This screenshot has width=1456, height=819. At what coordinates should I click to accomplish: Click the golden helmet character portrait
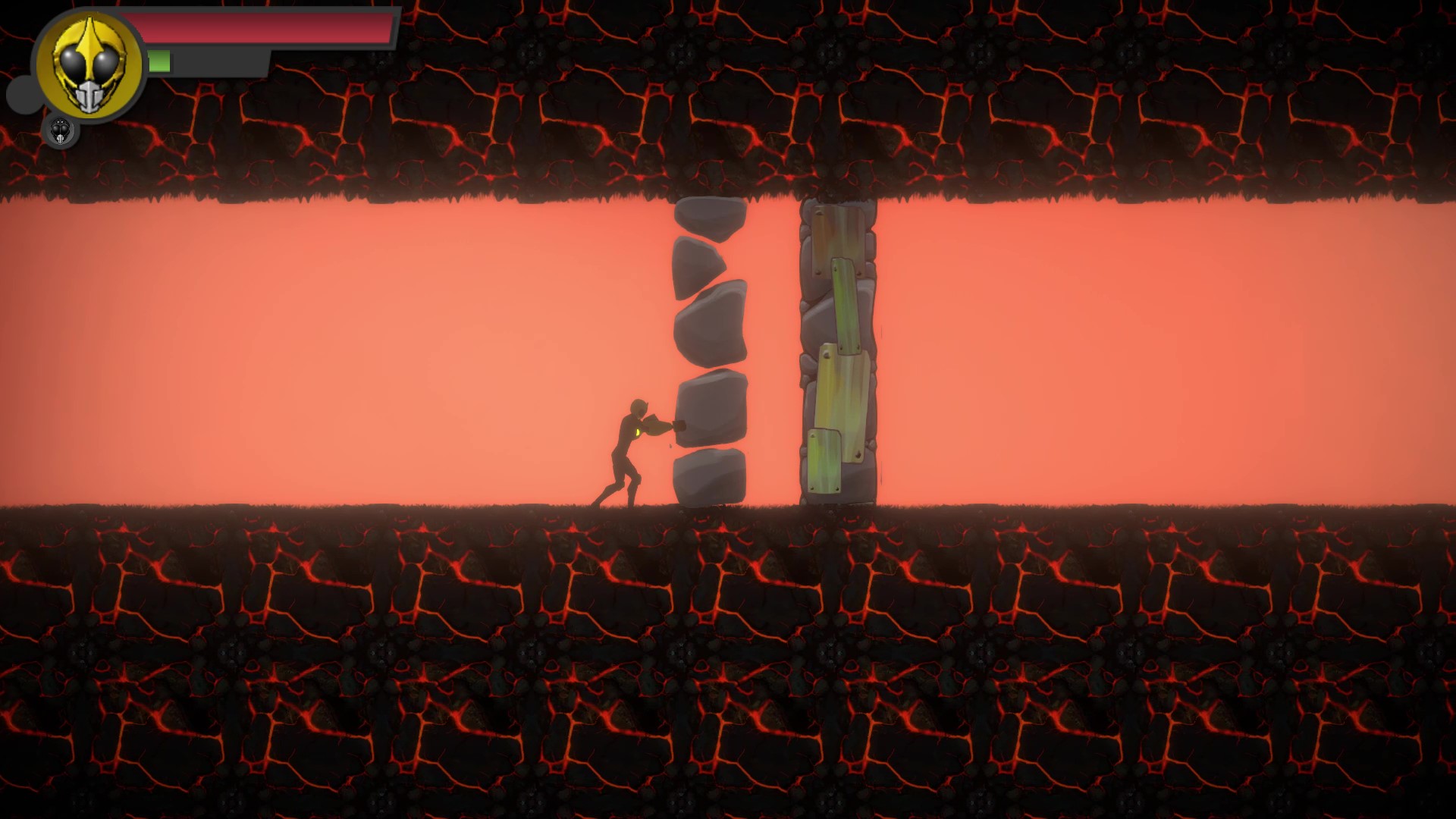coord(89,65)
